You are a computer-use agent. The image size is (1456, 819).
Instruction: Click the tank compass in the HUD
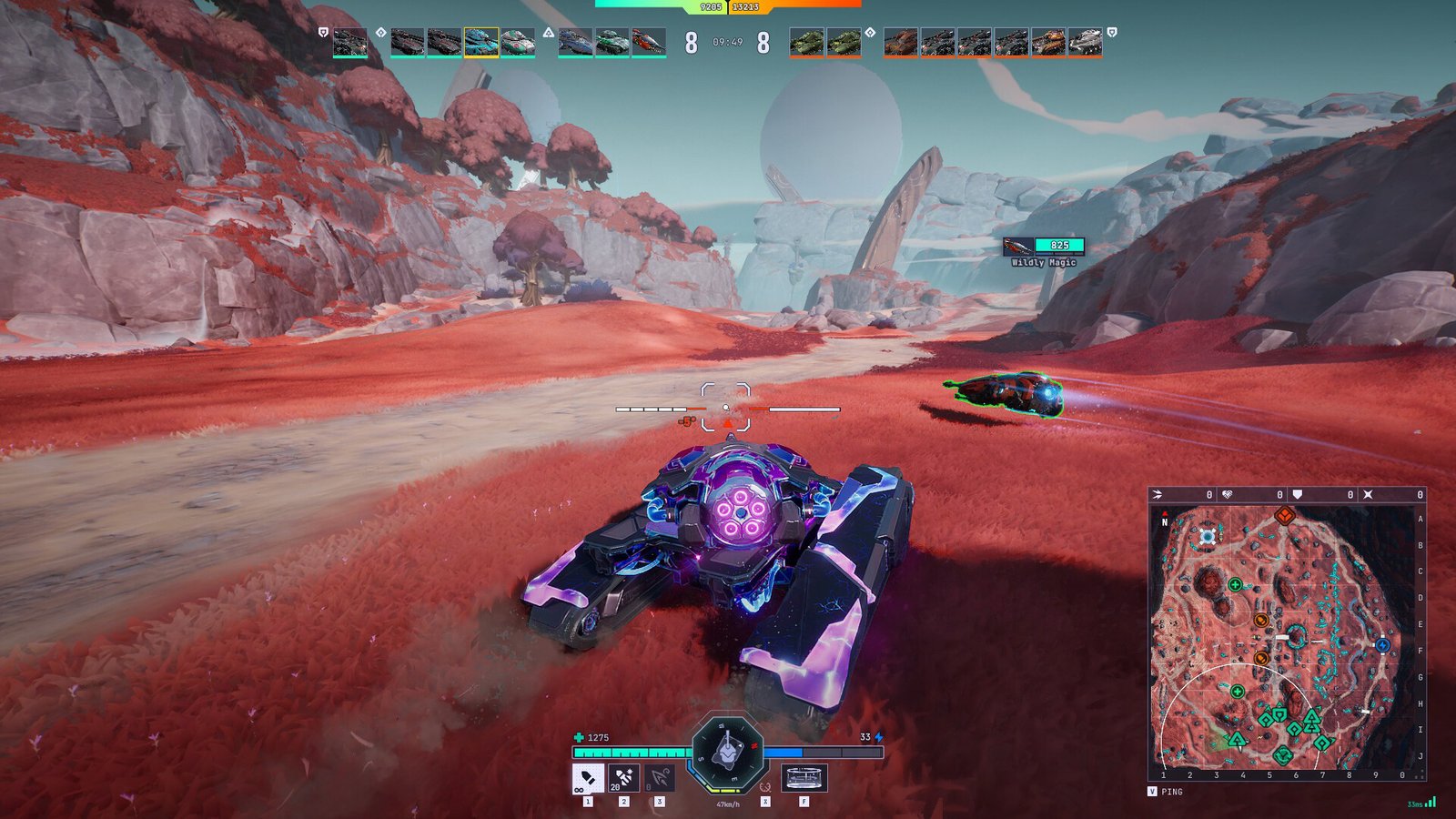pos(727,753)
